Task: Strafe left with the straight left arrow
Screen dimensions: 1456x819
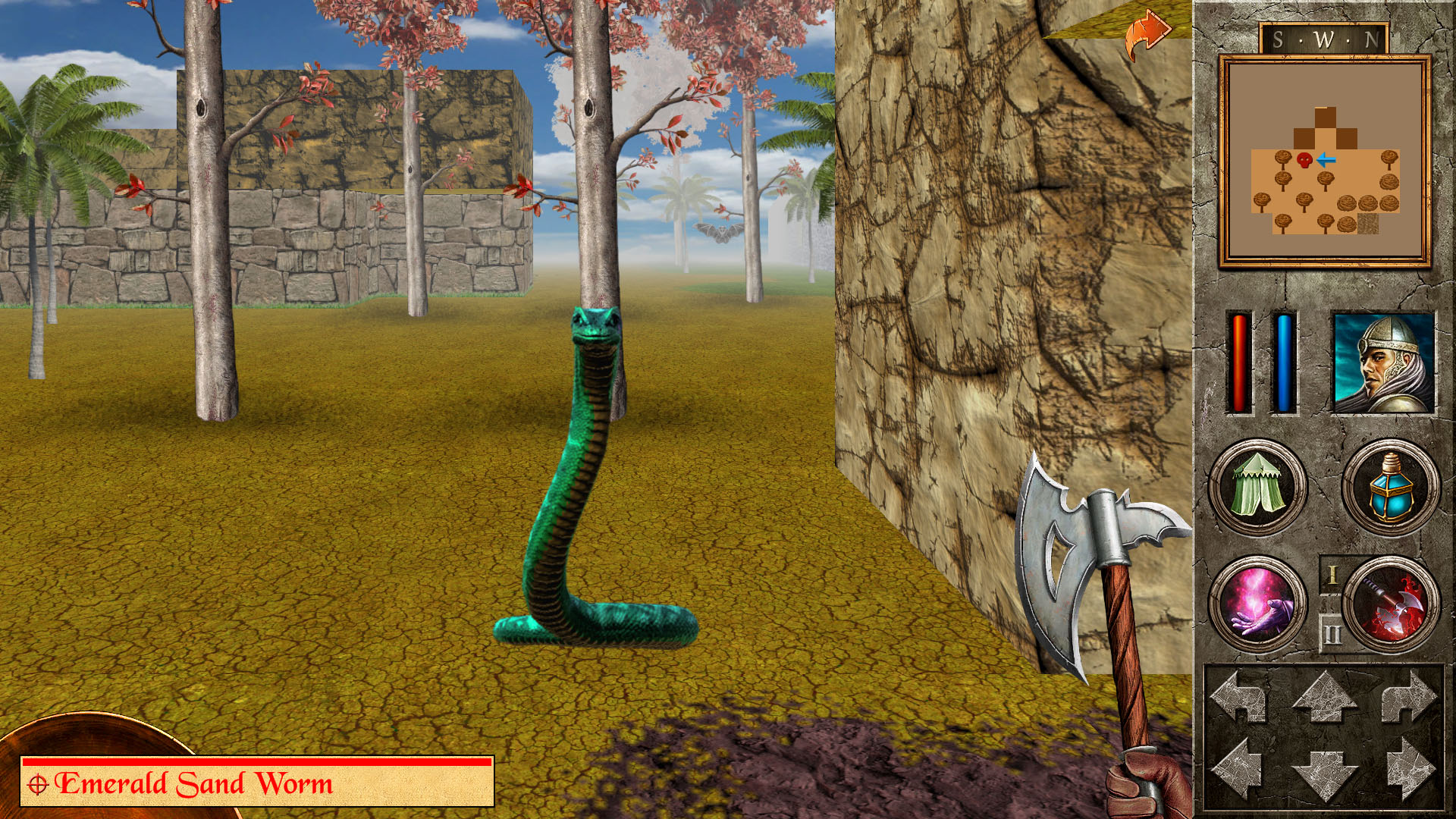Action: 1239,767
